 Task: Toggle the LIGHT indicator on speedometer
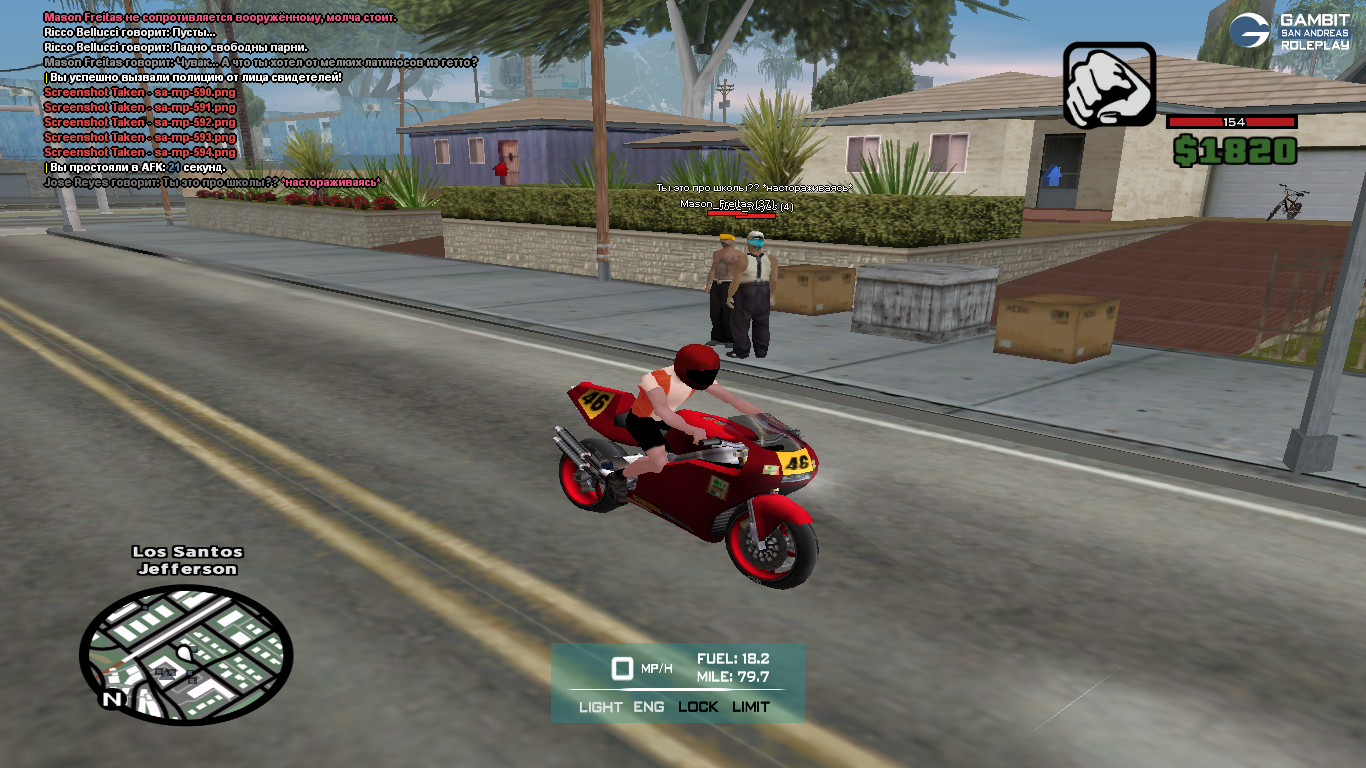click(x=600, y=707)
